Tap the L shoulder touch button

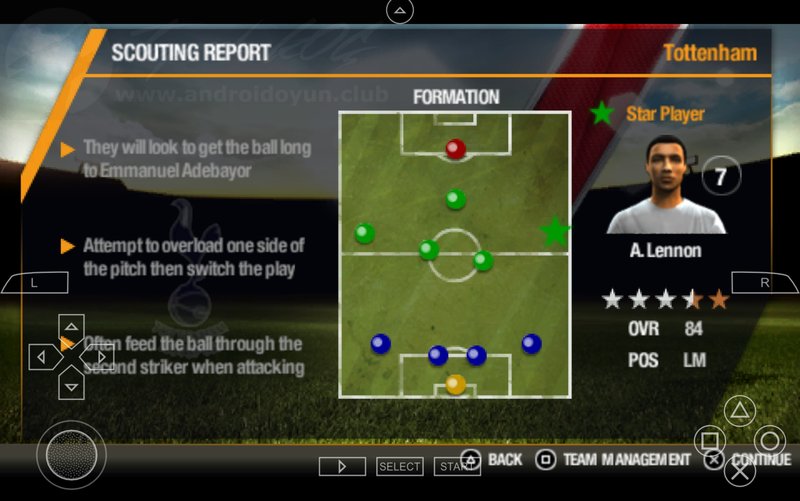[34, 283]
